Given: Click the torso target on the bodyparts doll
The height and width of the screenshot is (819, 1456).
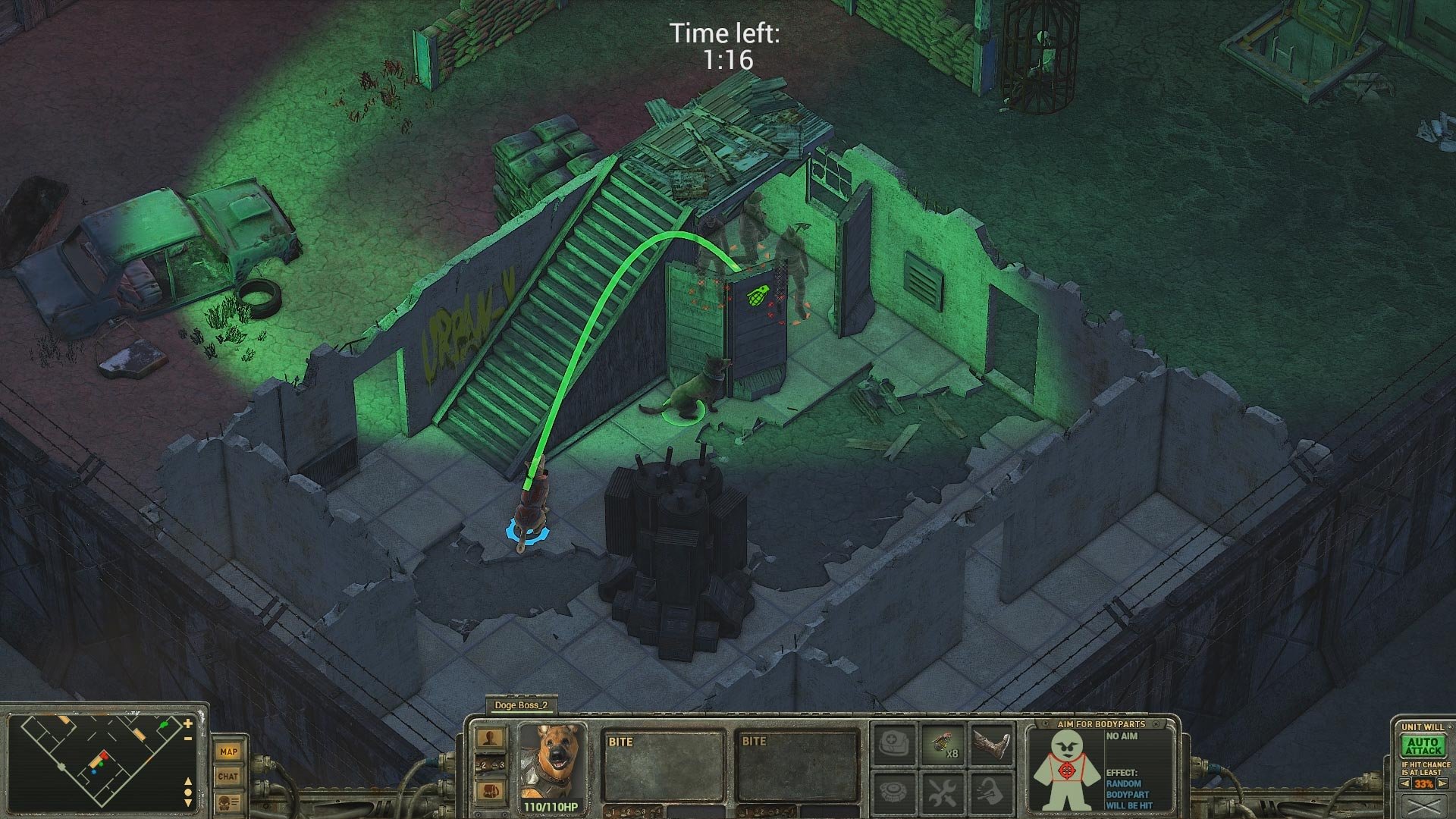Looking at the screenshot, I should coord(1066,770).
